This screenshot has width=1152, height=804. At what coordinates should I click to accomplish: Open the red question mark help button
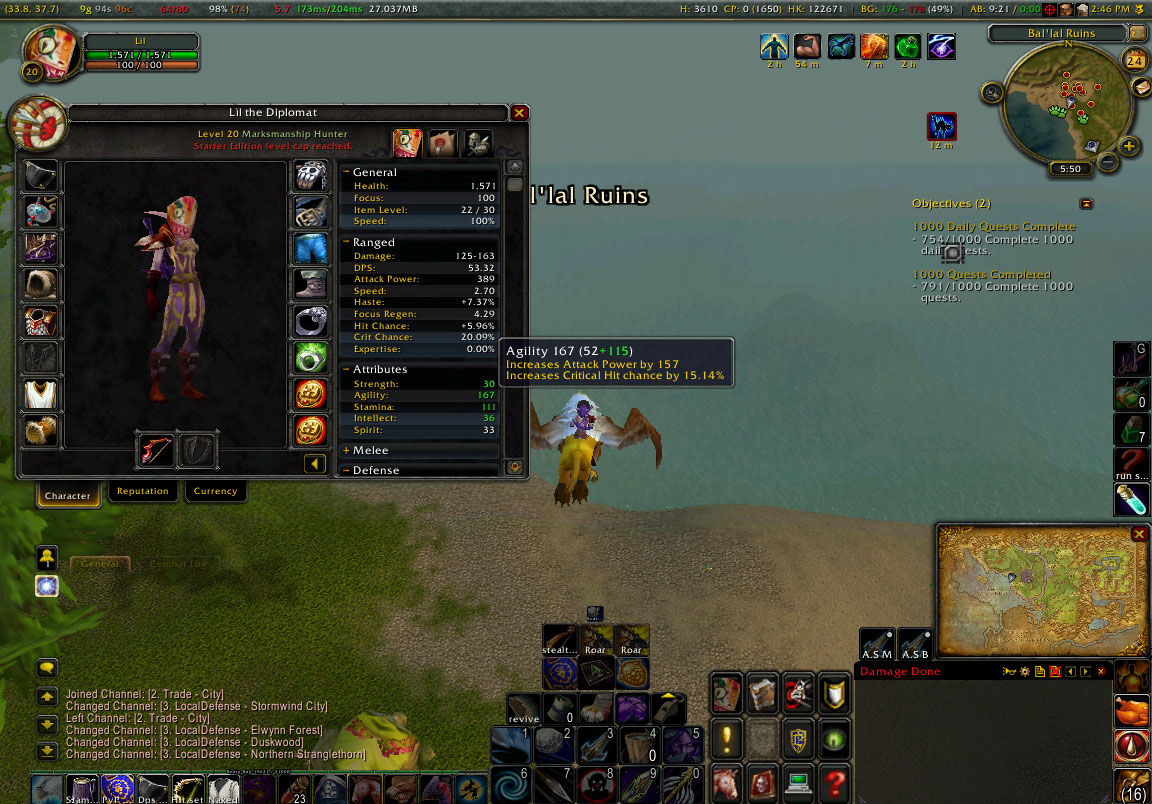pos(835,781)
